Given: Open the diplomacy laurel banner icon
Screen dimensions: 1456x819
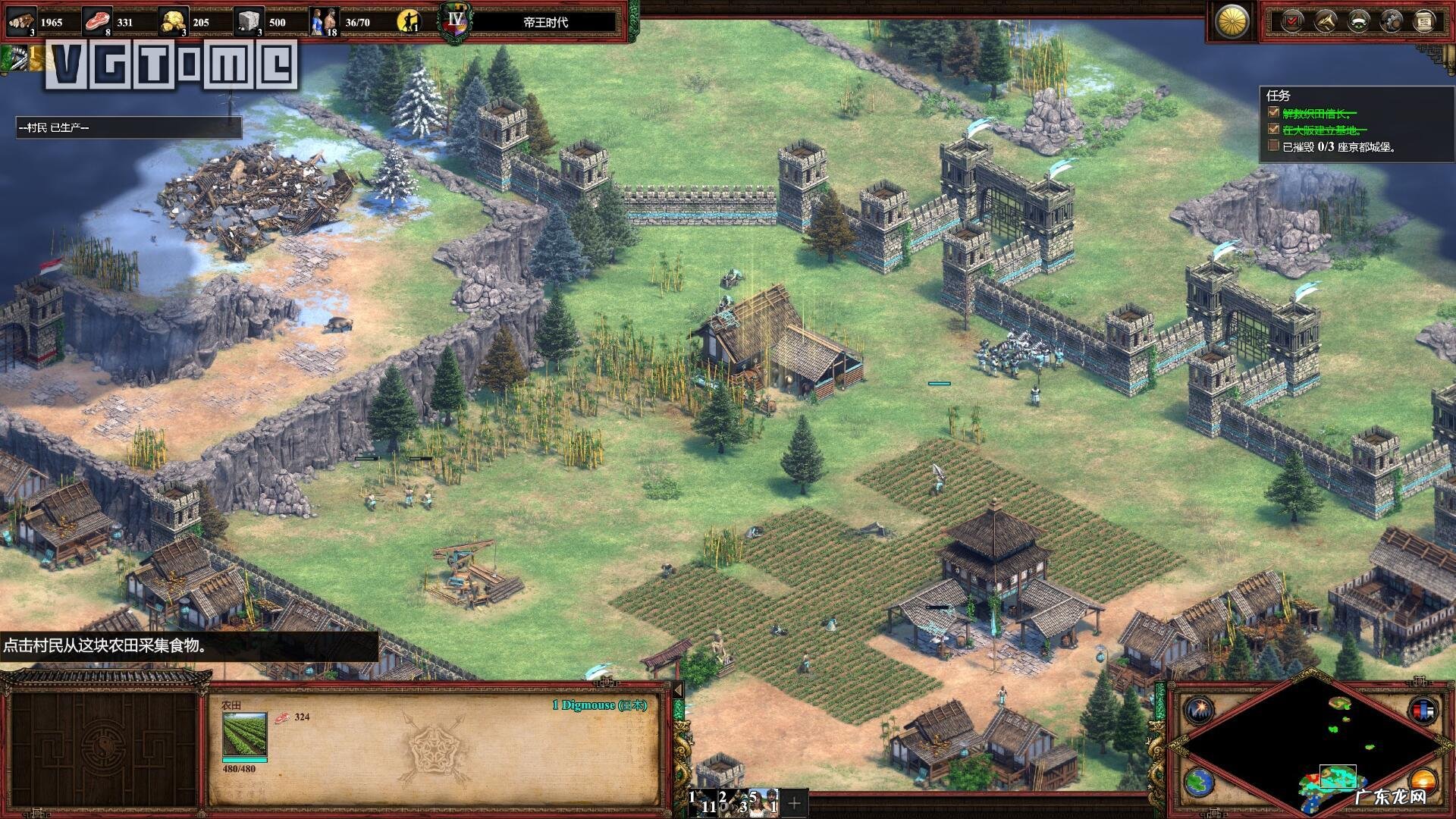Looking at the screenshot, I should pos(1358,21).
